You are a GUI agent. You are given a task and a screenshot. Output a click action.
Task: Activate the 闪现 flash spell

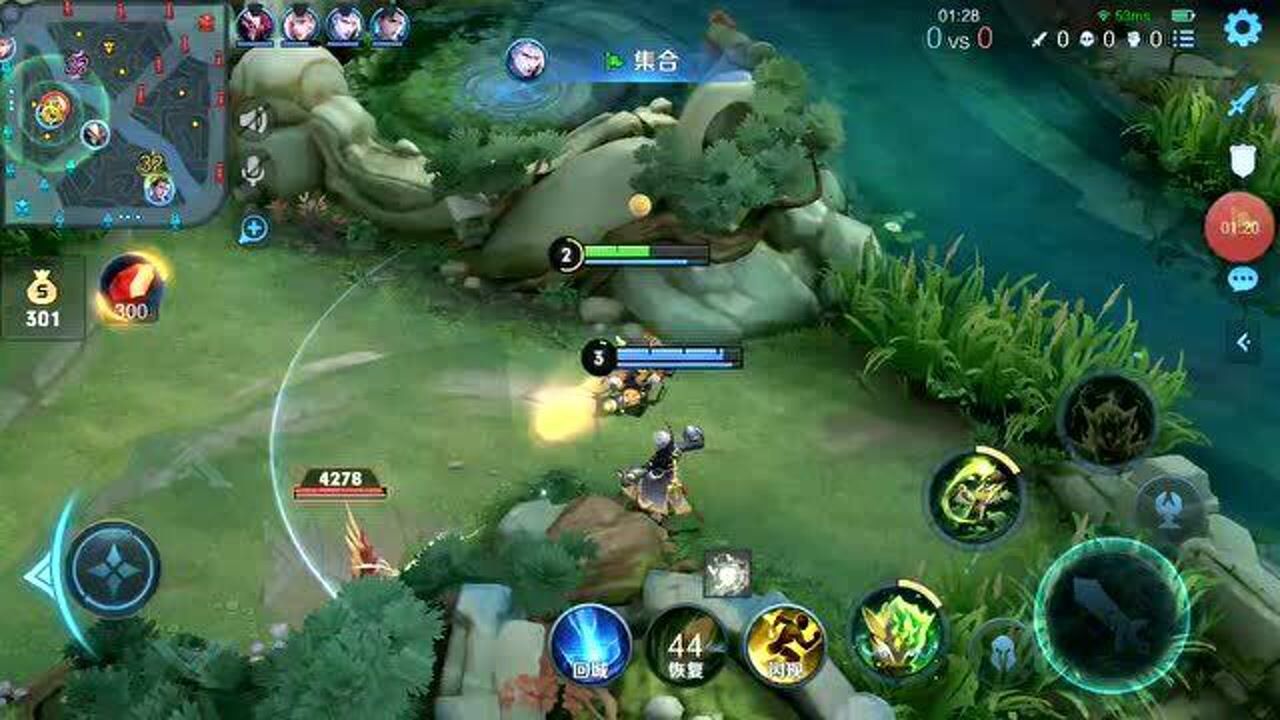point(785,645)
